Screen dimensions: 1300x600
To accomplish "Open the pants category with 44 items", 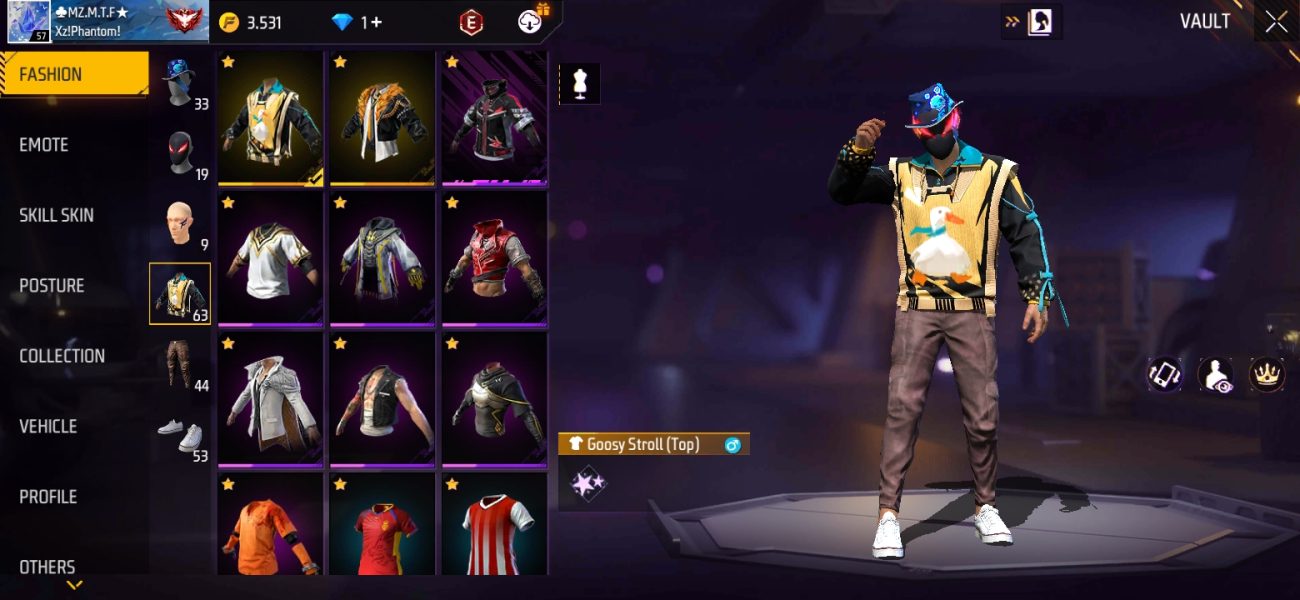I will pyautogui.click(x=180, y=365).
